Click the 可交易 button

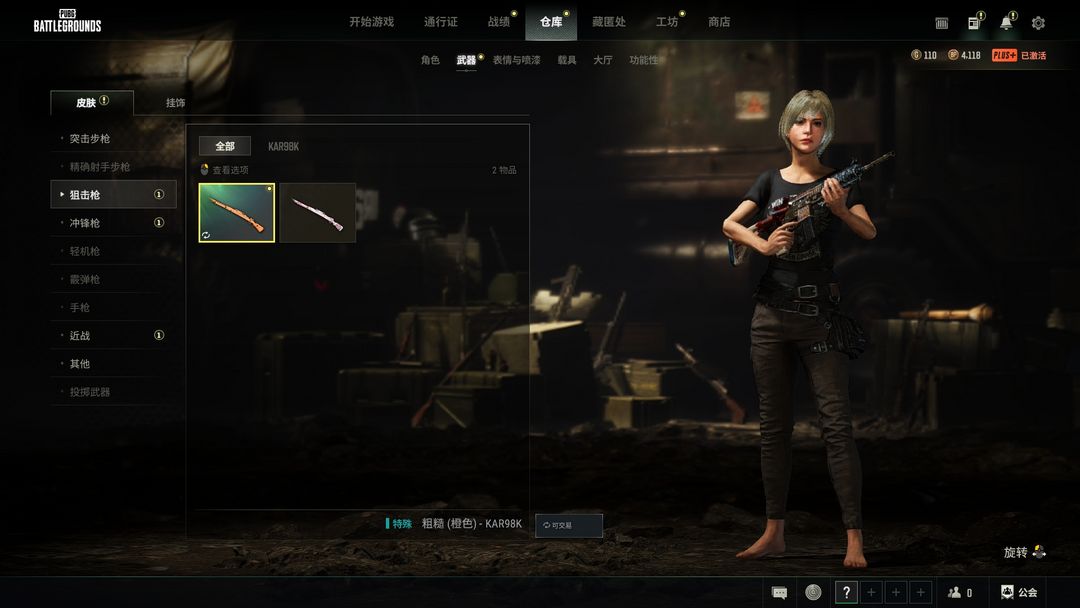tap(569, 525)
